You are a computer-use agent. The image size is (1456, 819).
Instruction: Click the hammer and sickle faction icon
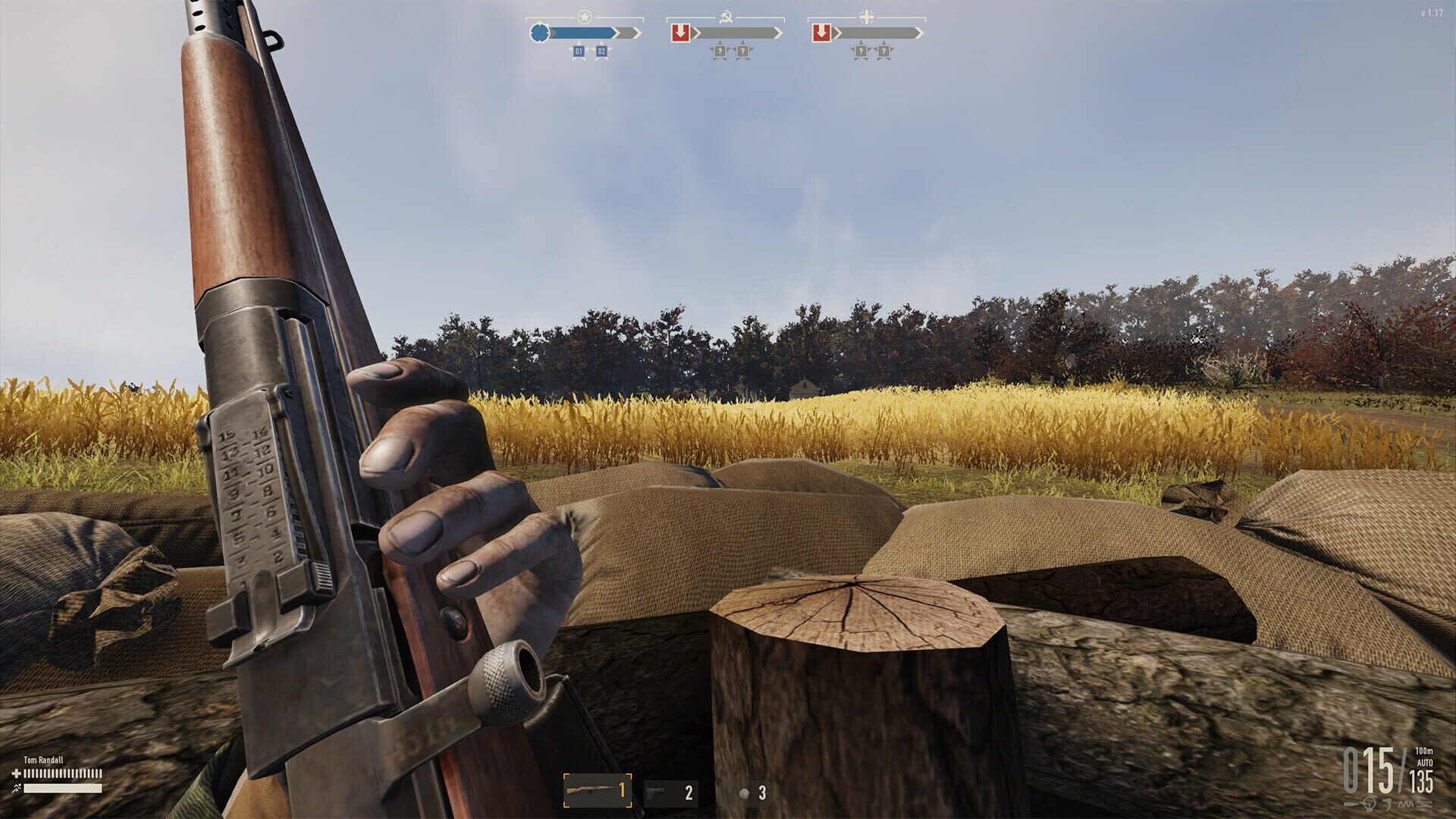[726, 17]
